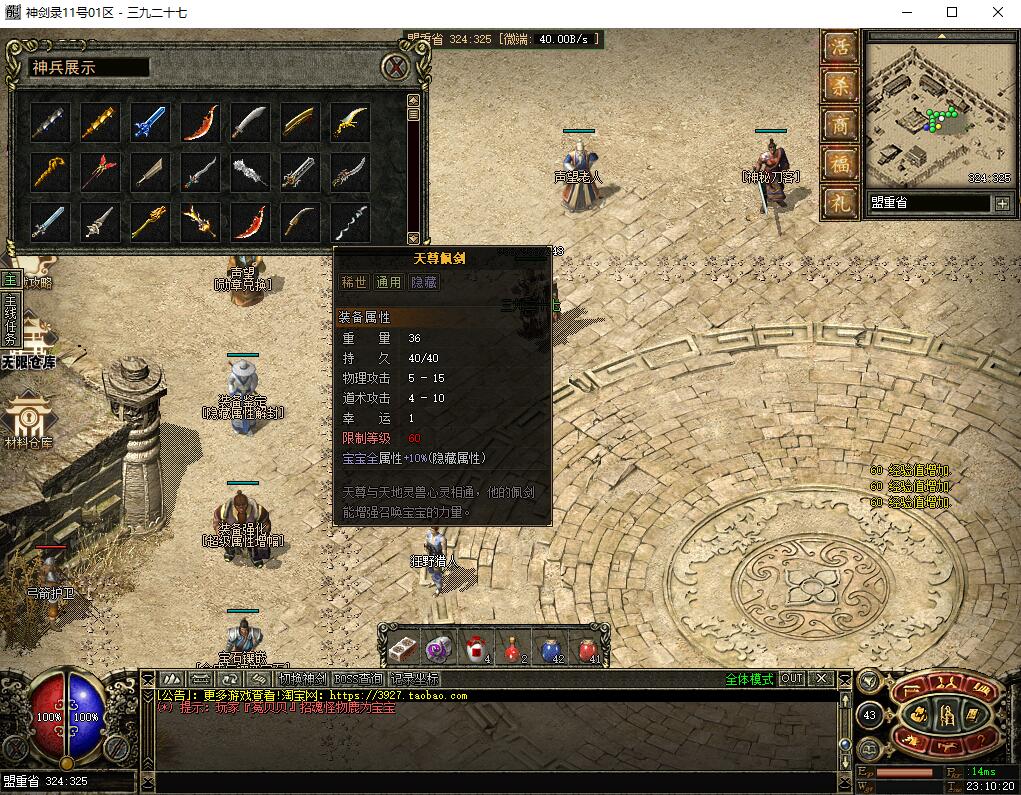Close the chat panel with X
Viewport: 1021px width, 795px height.
(821, 679)
